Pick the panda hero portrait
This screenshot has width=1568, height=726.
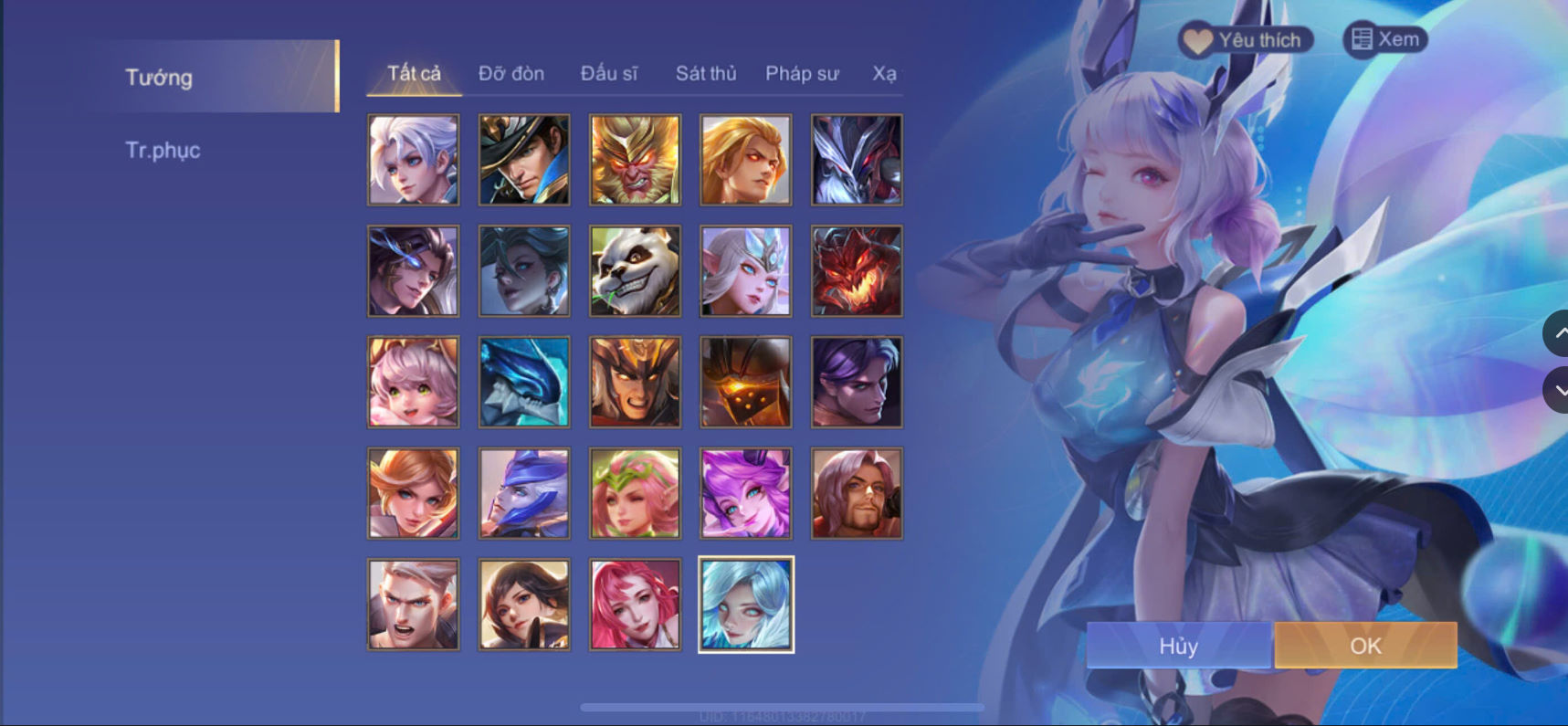tap(634, 270)
